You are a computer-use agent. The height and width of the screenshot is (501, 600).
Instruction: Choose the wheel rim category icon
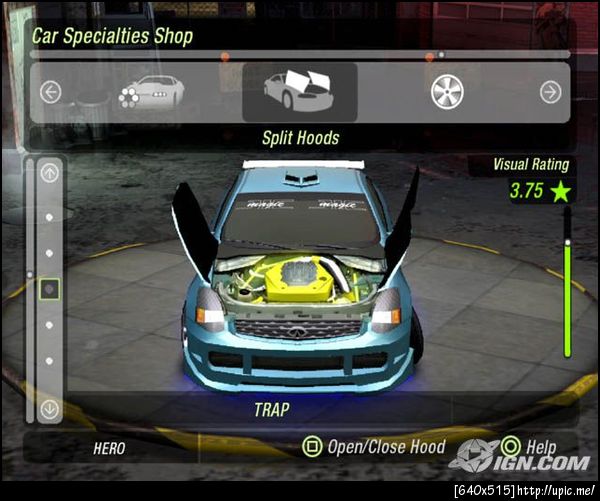click(447, 92)
